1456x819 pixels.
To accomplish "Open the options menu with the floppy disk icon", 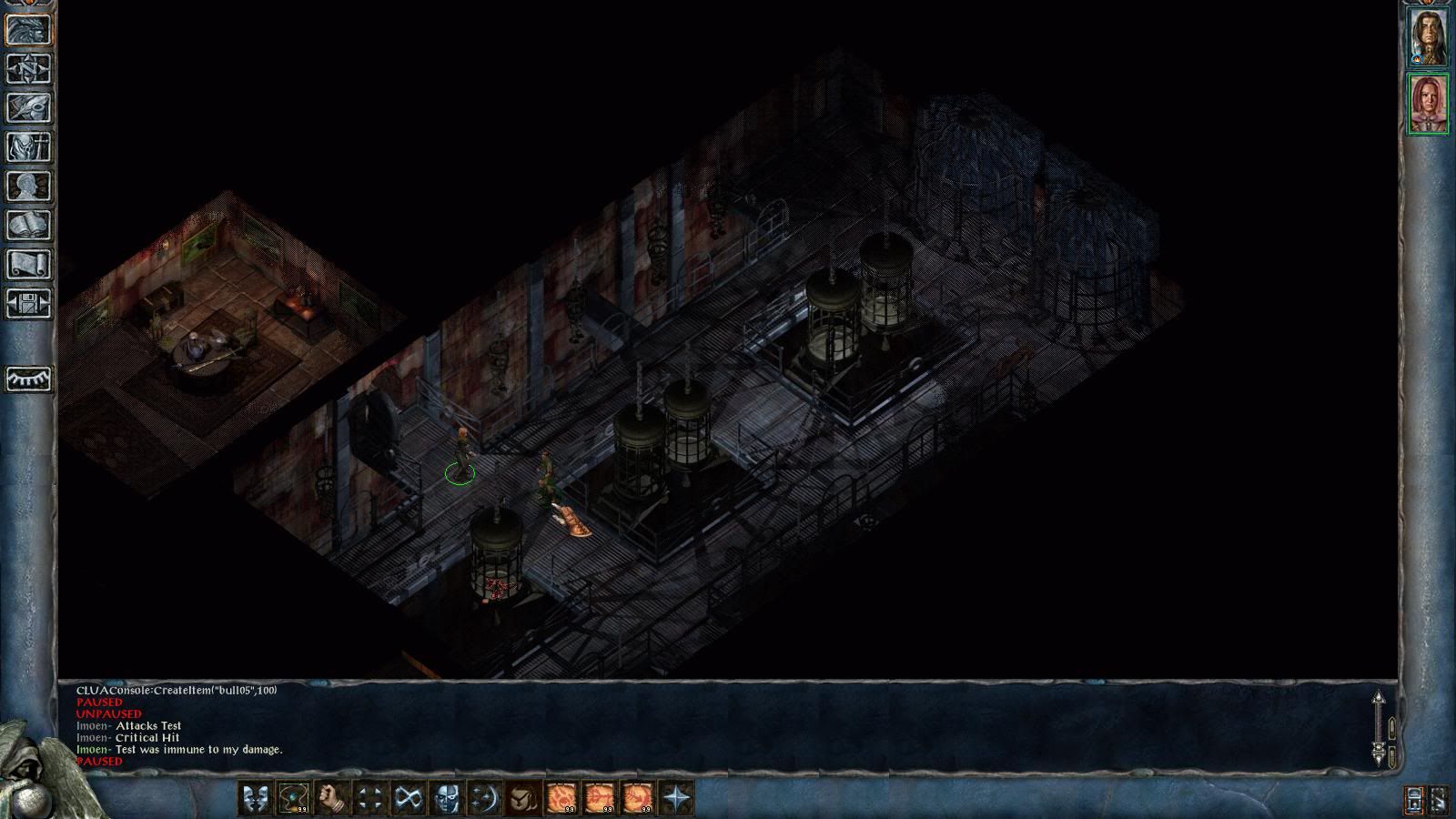I will point(28,304).
